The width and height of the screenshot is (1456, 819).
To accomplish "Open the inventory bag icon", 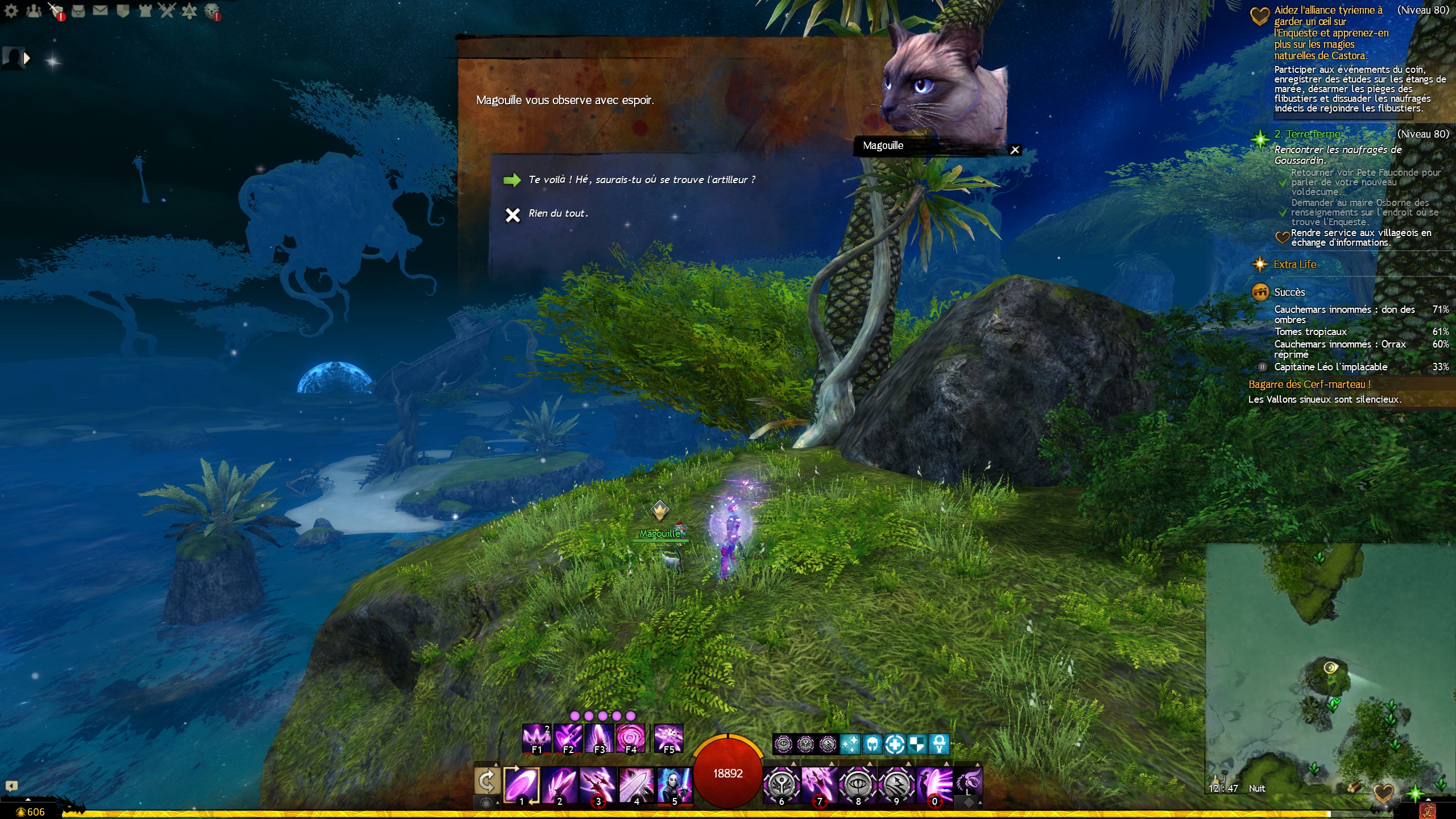I will pos(78,10).
